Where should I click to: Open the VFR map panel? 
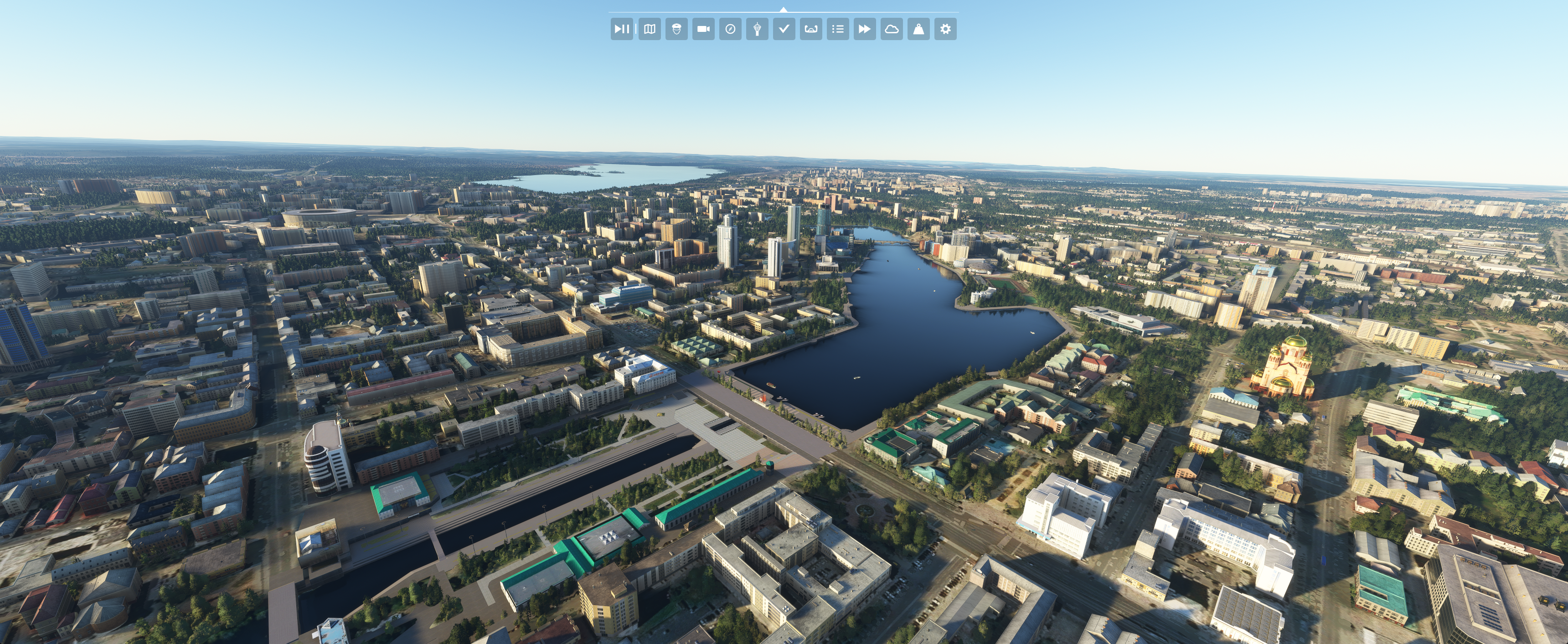tap(650, 29)
